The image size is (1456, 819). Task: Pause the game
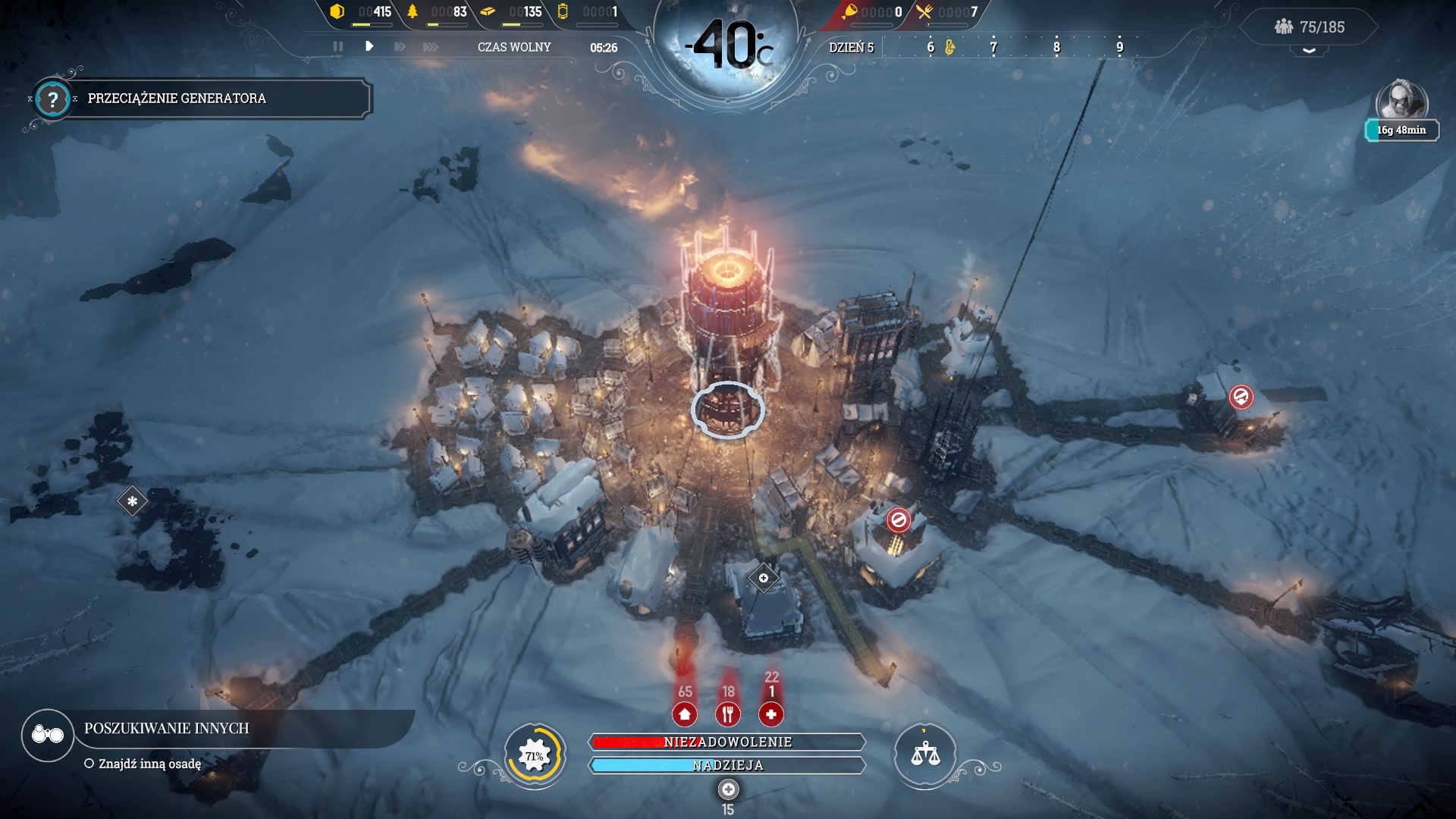click(338, 46)
